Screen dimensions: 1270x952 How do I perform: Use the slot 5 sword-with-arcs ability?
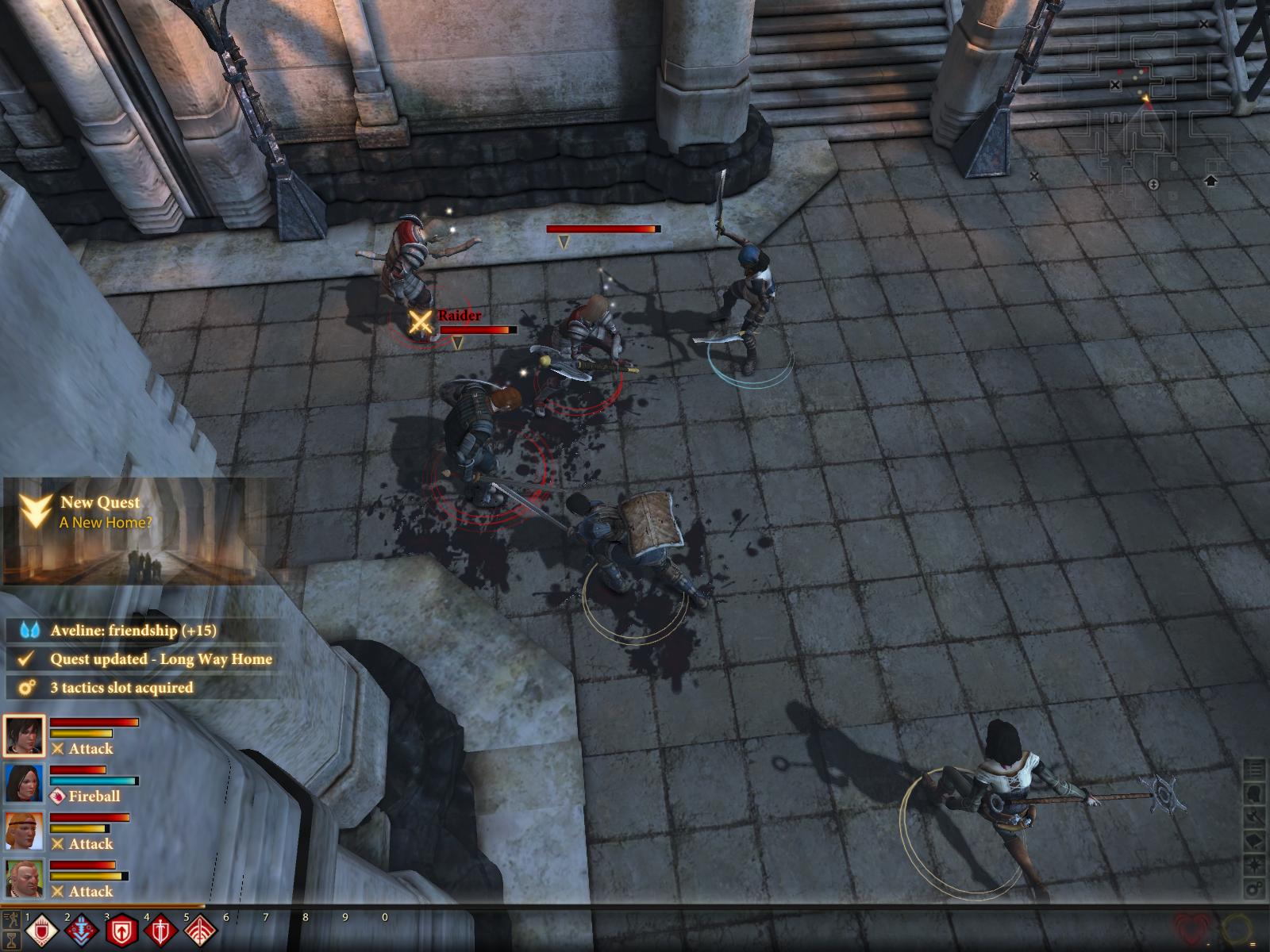200,931
